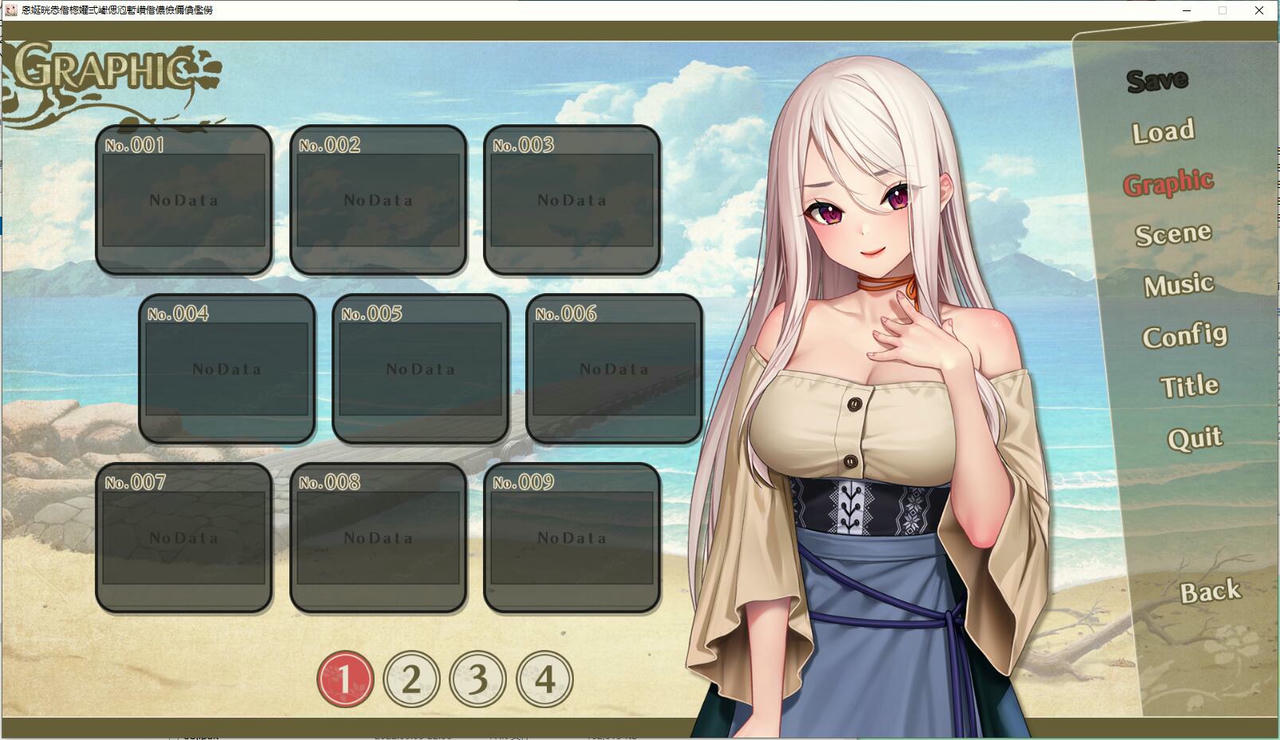Select graphic slot No.005
This screenshot has height=740, width=1280.
click(x=420, y=369)
